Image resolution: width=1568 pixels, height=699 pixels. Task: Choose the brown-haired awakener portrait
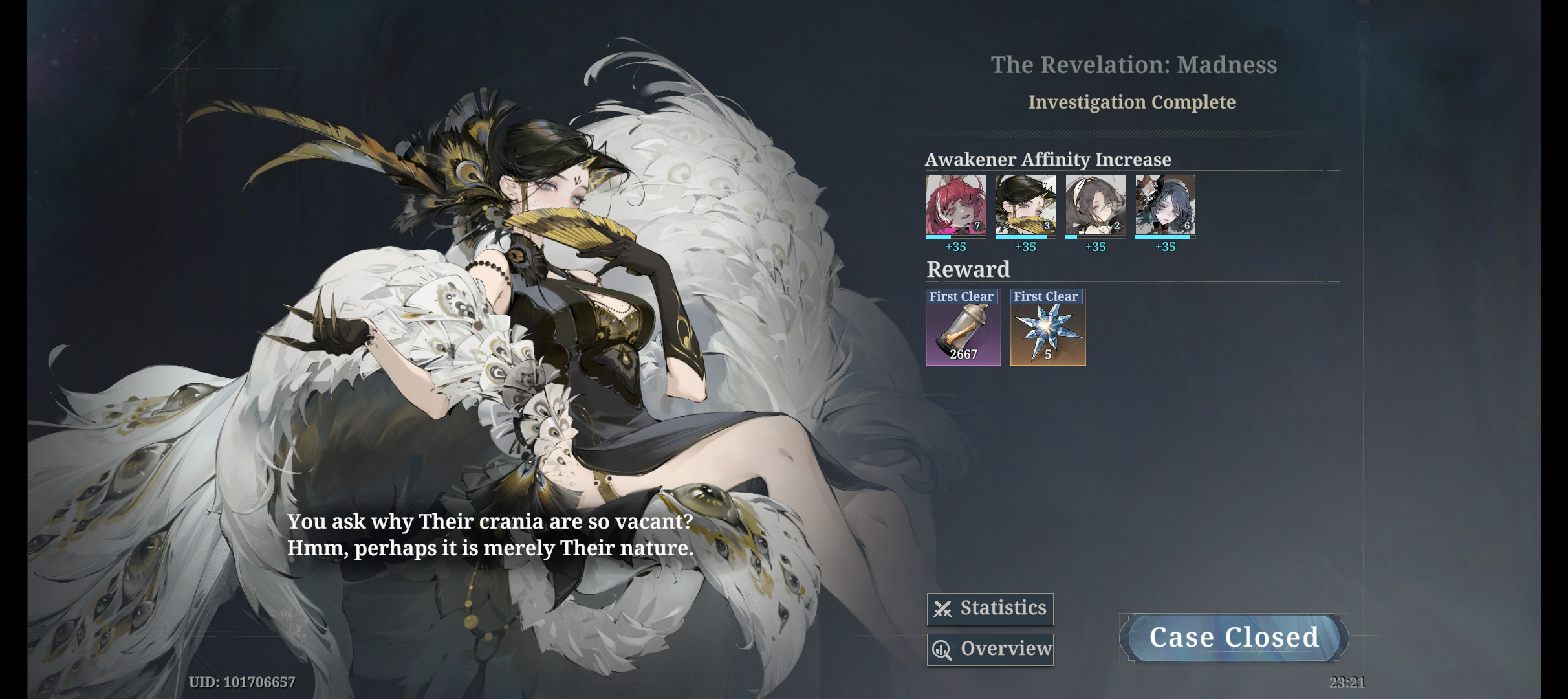[1095, 205]
